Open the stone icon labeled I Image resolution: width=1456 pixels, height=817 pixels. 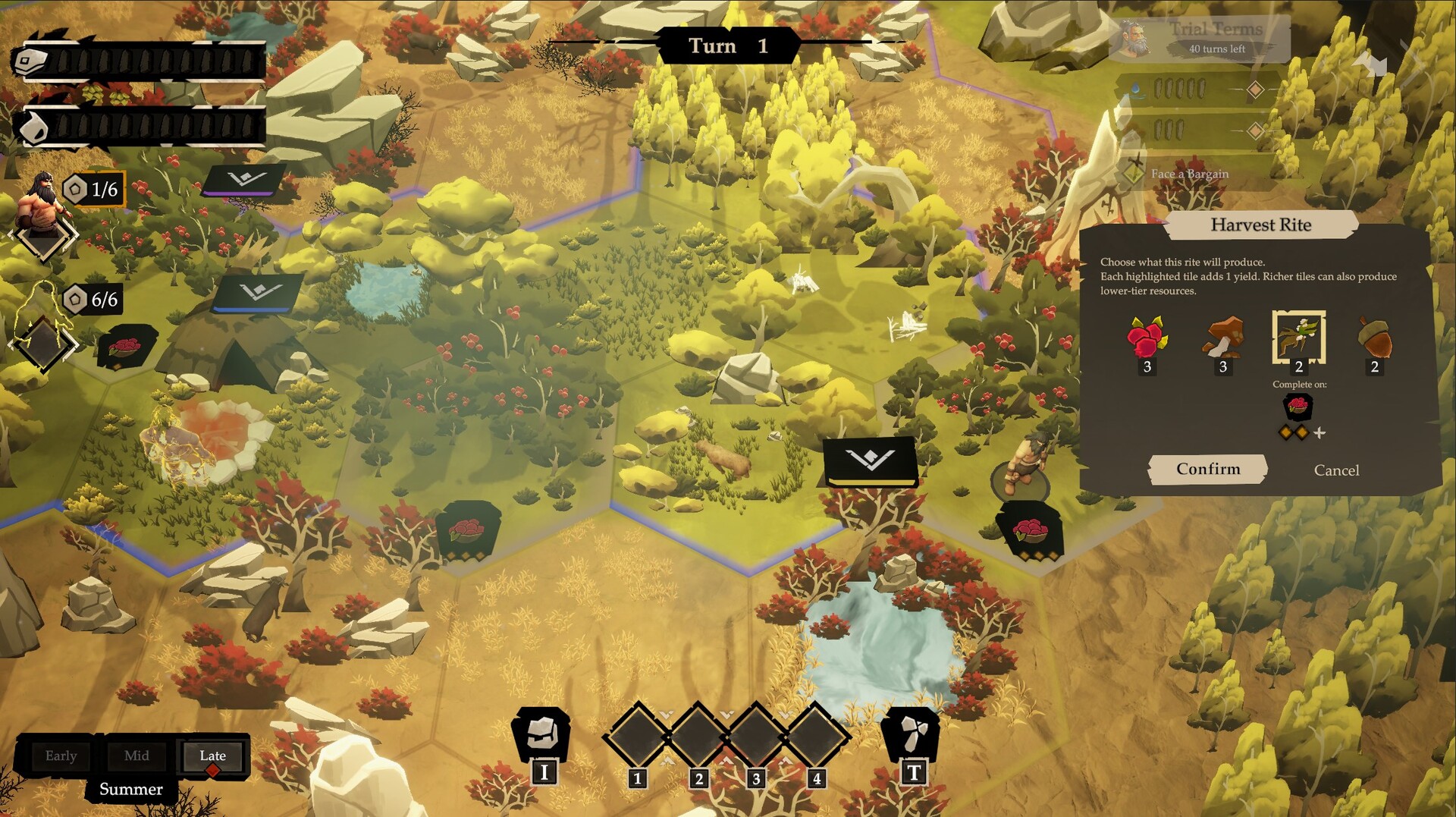542,736
